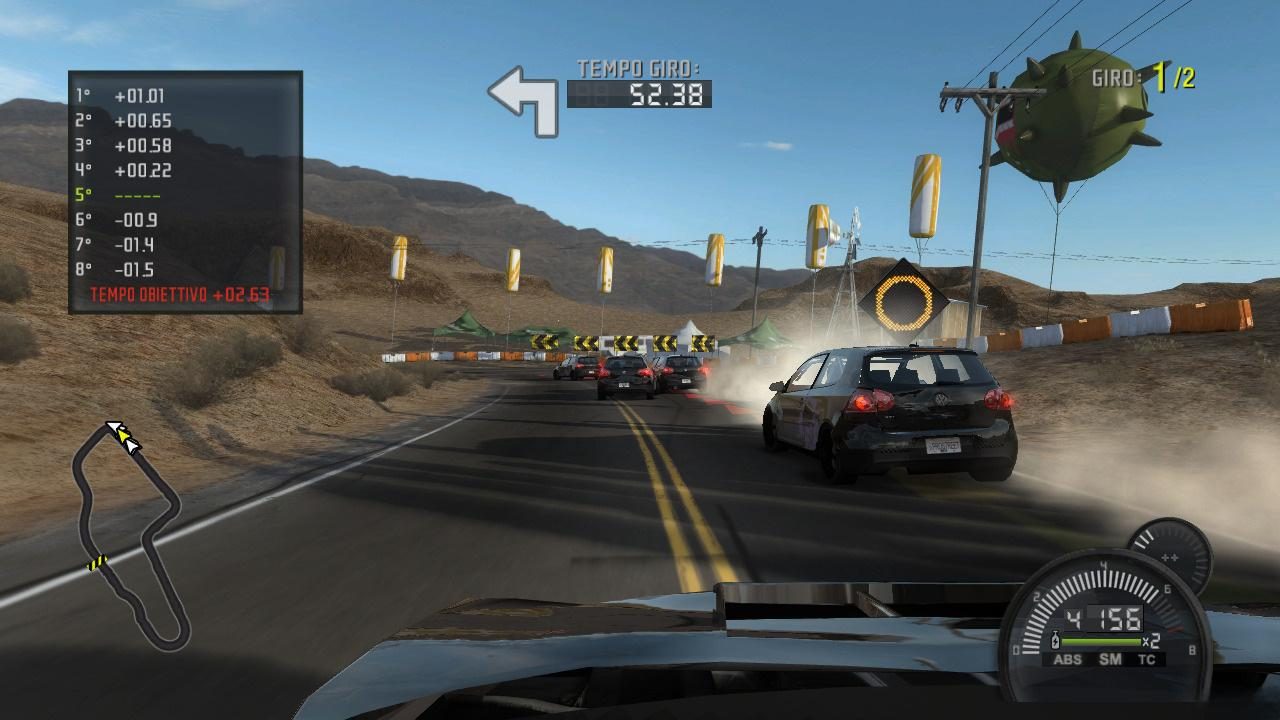The height and width of the screenshot is (720, 1280).
Task: Click the green nitrous boost bar
Action: coord(1100,641)
